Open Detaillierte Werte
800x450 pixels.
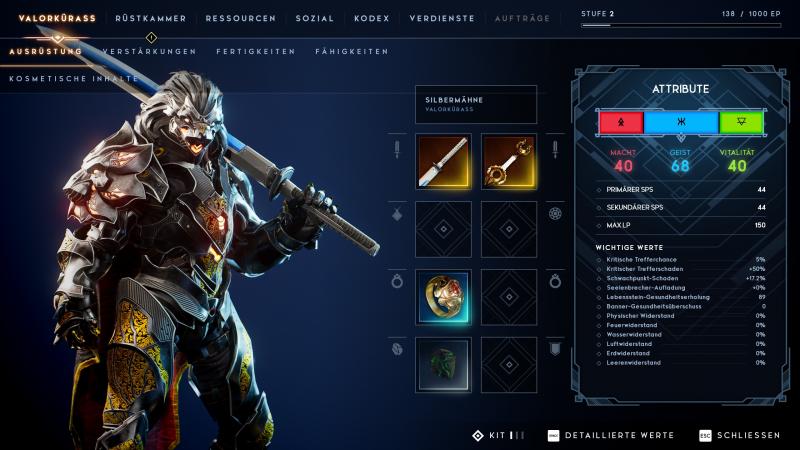click(610, 436)
